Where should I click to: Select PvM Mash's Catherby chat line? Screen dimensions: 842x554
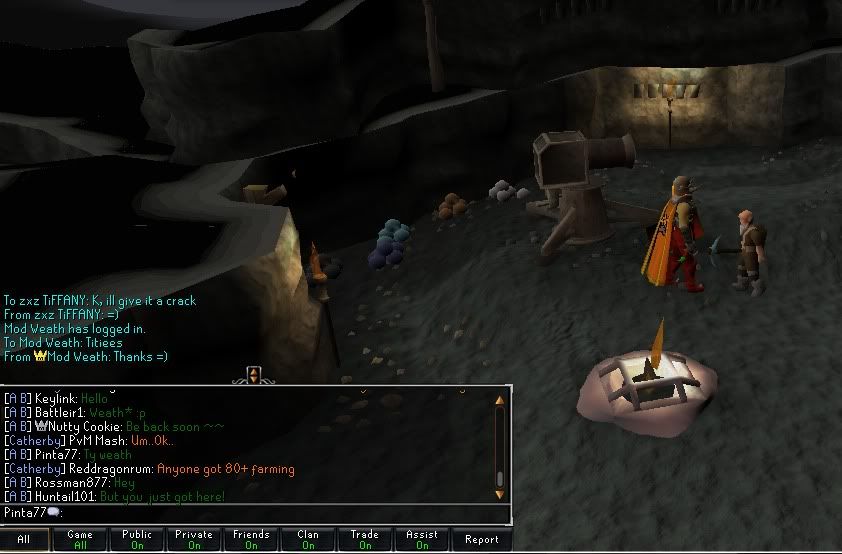point(90,440)
